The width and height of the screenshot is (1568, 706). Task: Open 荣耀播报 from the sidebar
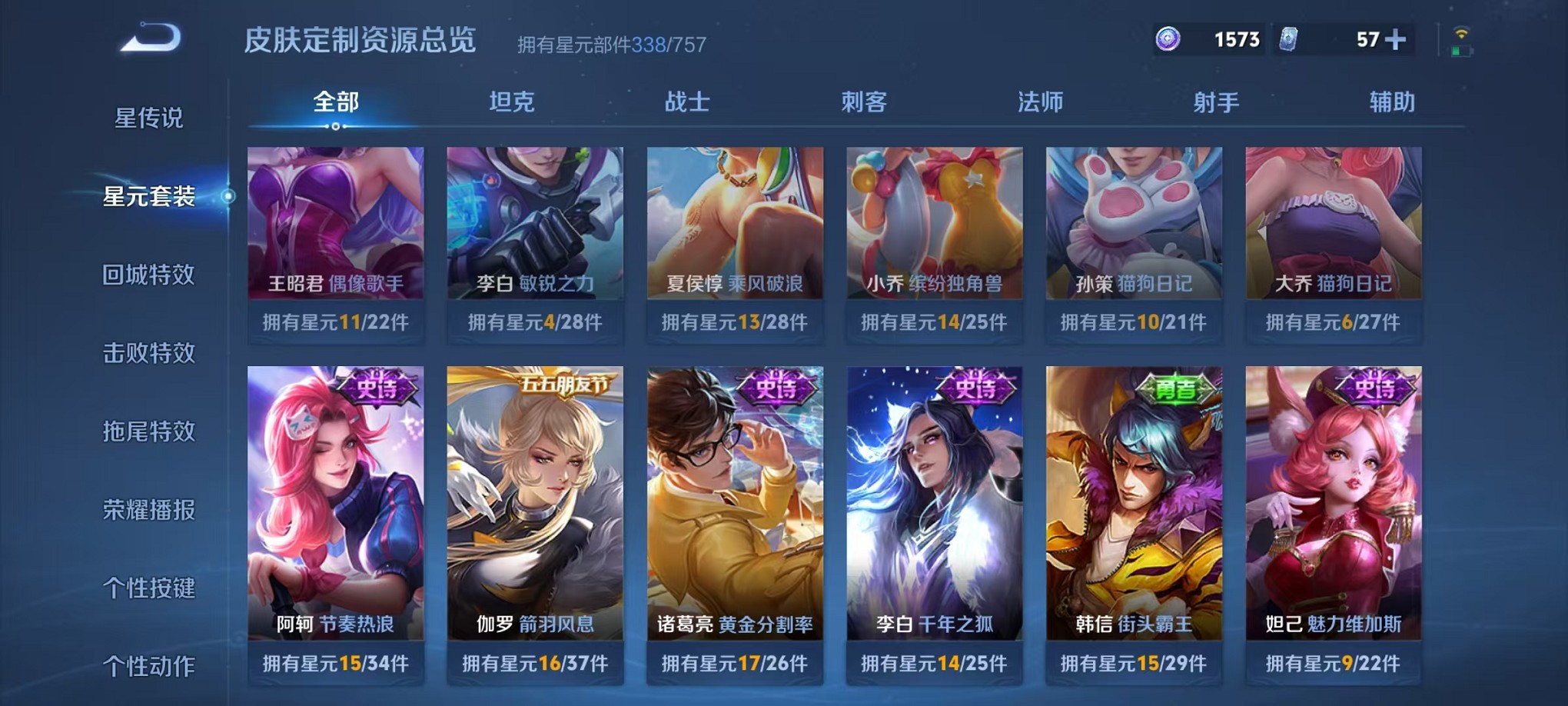click(x=148, y=510)
